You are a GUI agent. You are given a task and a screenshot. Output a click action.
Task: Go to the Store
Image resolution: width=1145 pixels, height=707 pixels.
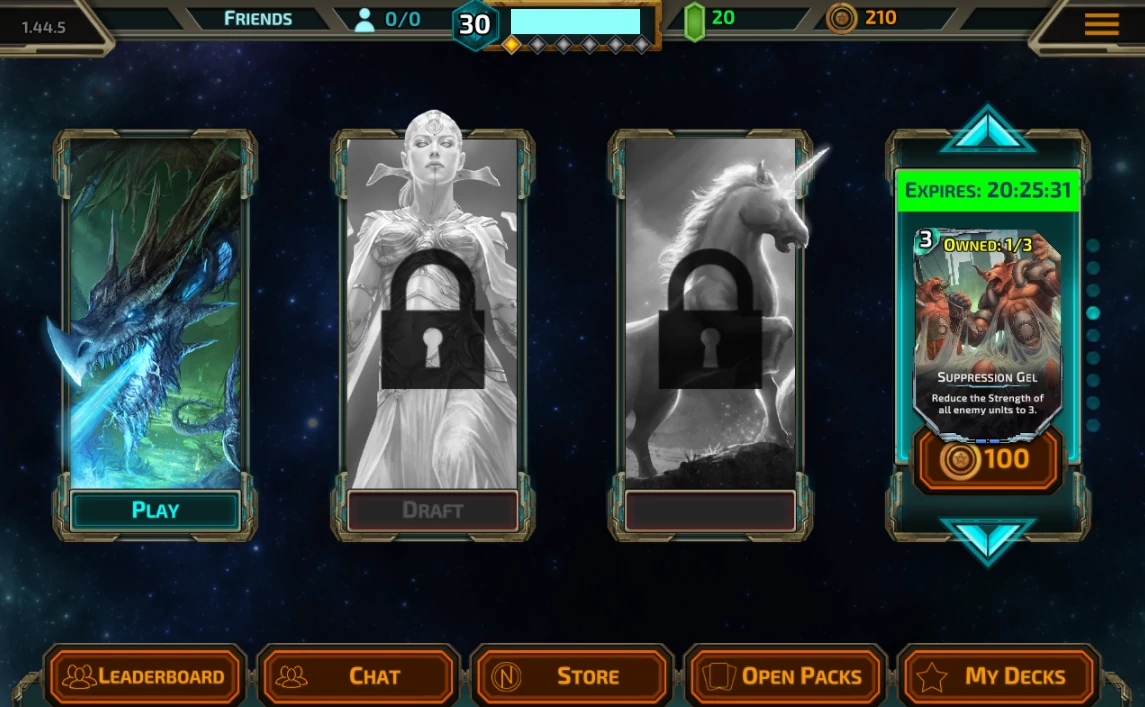coord(572,677)
